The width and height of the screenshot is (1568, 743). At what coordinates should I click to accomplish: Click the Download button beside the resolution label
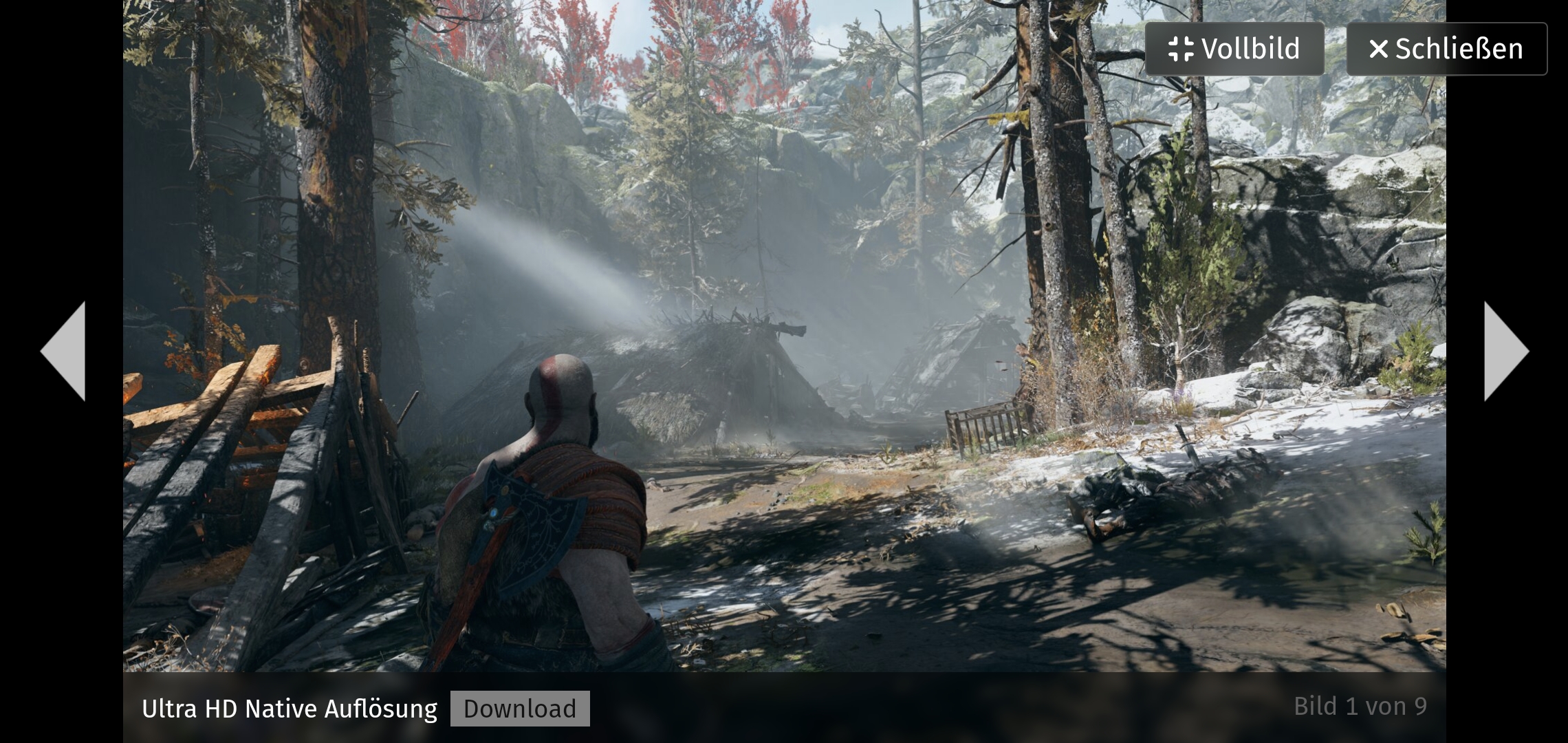point(521,709)
